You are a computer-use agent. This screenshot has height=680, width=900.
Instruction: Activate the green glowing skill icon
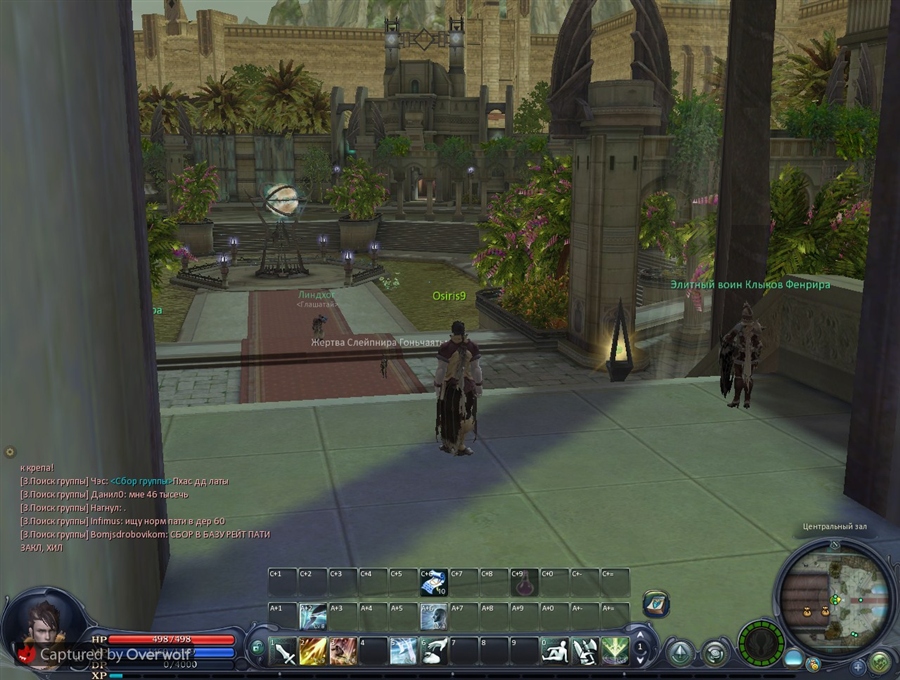click(614, 651)
